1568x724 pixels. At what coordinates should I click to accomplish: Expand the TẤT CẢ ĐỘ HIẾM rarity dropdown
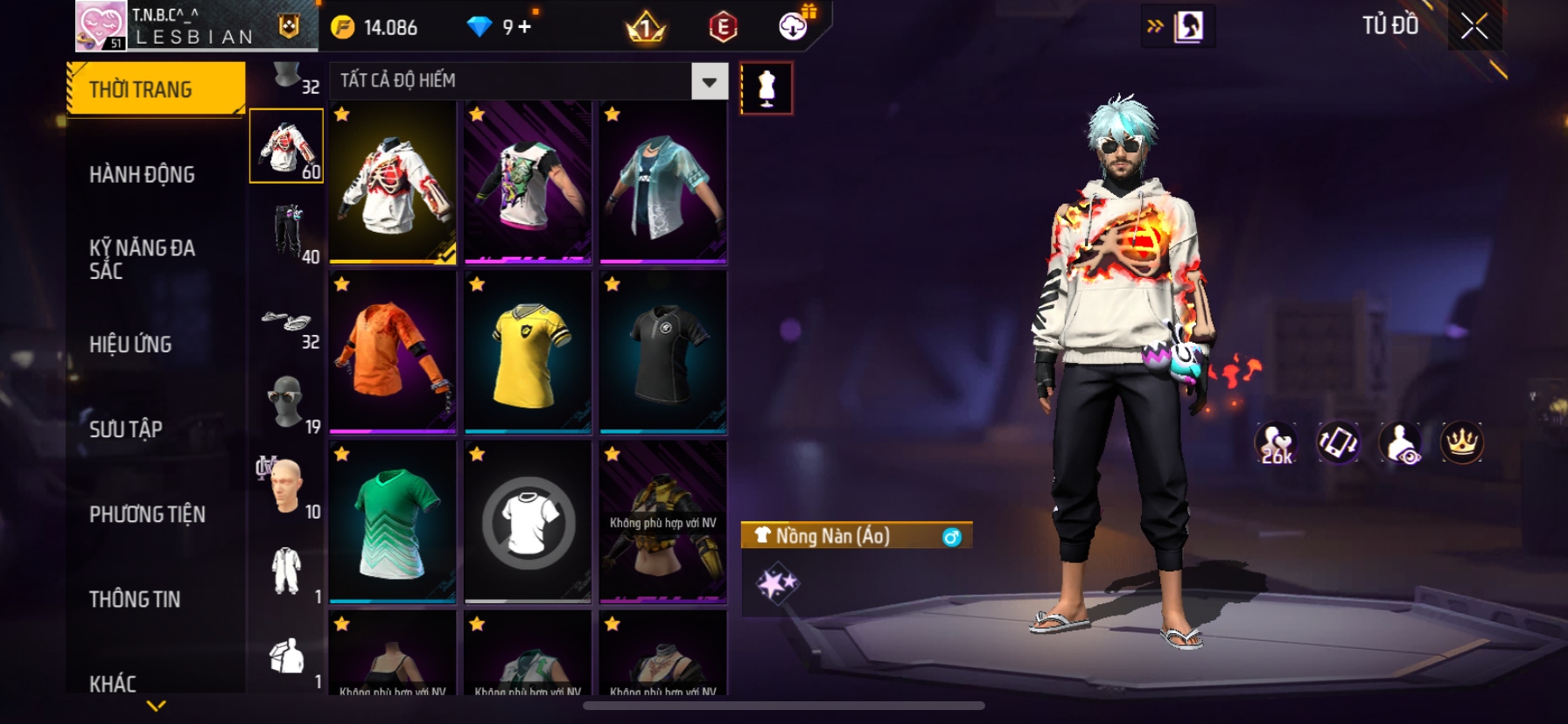pos(709,81)
